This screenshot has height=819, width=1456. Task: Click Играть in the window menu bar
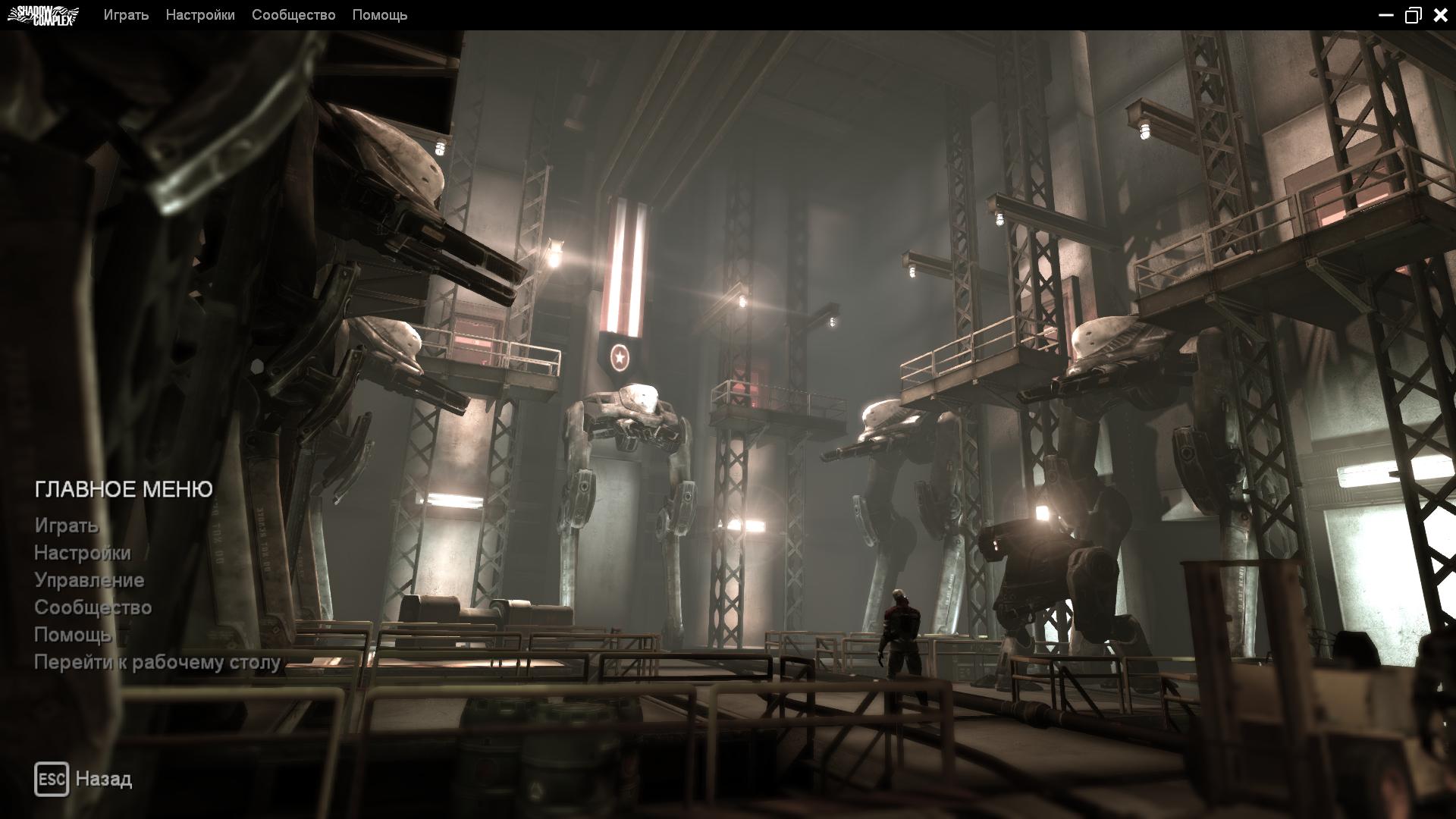coord(126,15)
